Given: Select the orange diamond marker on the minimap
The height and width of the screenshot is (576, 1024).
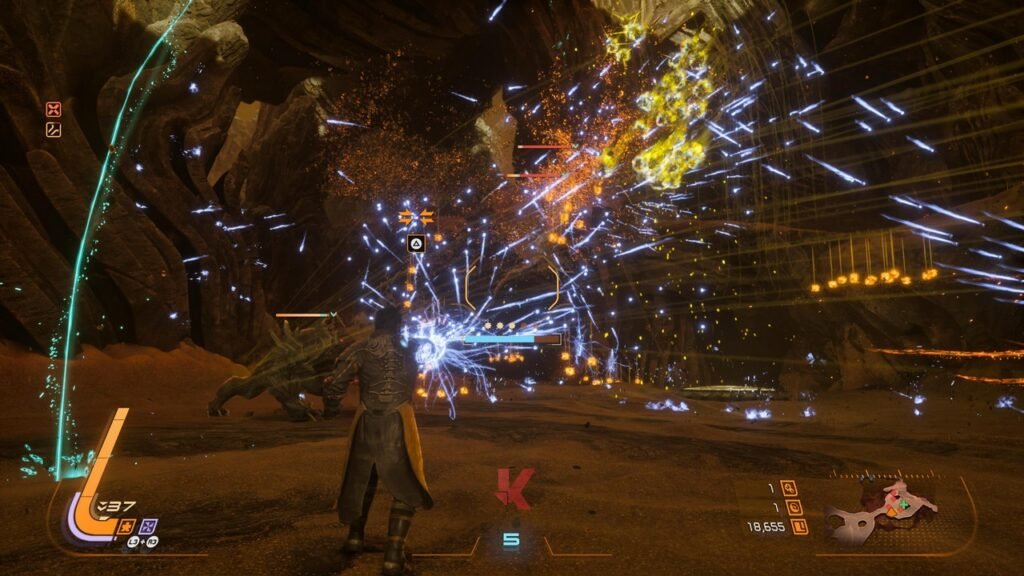Looking at the screenshot, I should pyautogui.click(x=892, y=512).
